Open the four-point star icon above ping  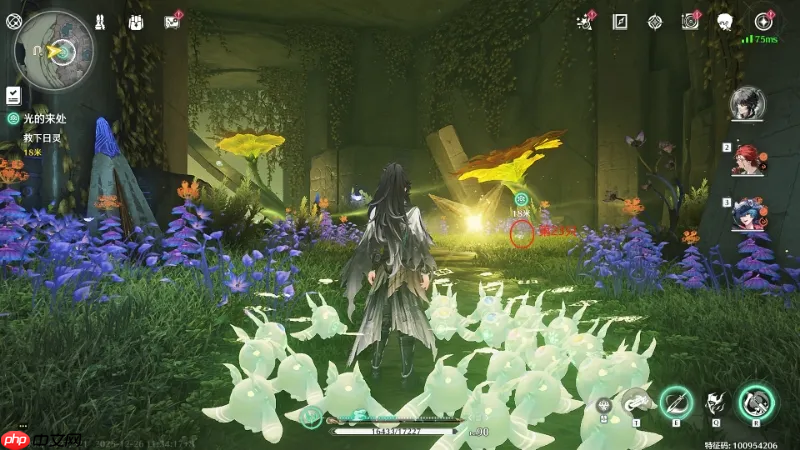tap(764, 21)
